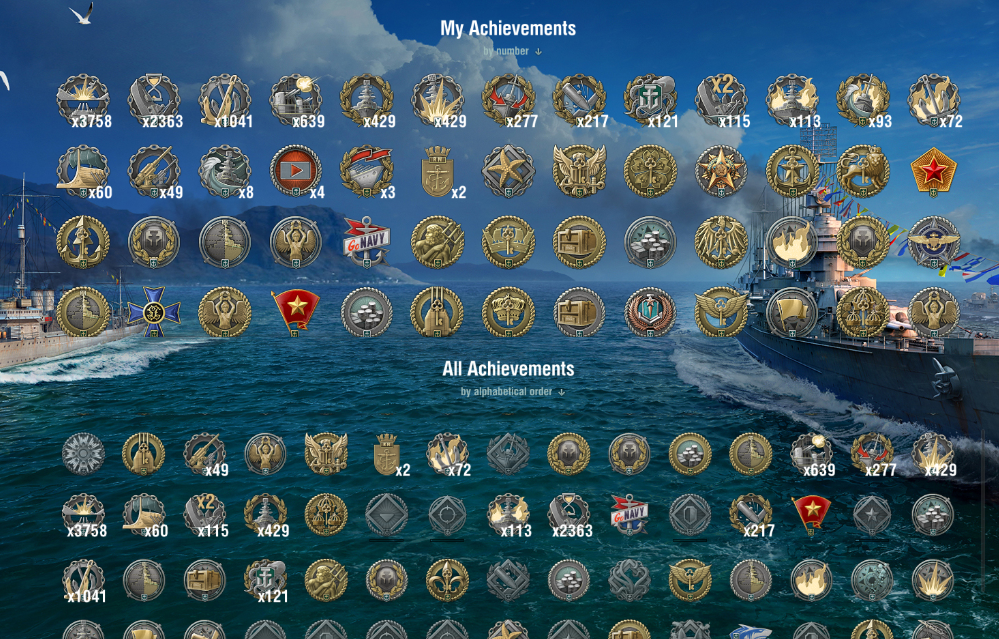Click the Go NAVY badge in All Achievements
The image size is (999, 639).
[630, 514]
